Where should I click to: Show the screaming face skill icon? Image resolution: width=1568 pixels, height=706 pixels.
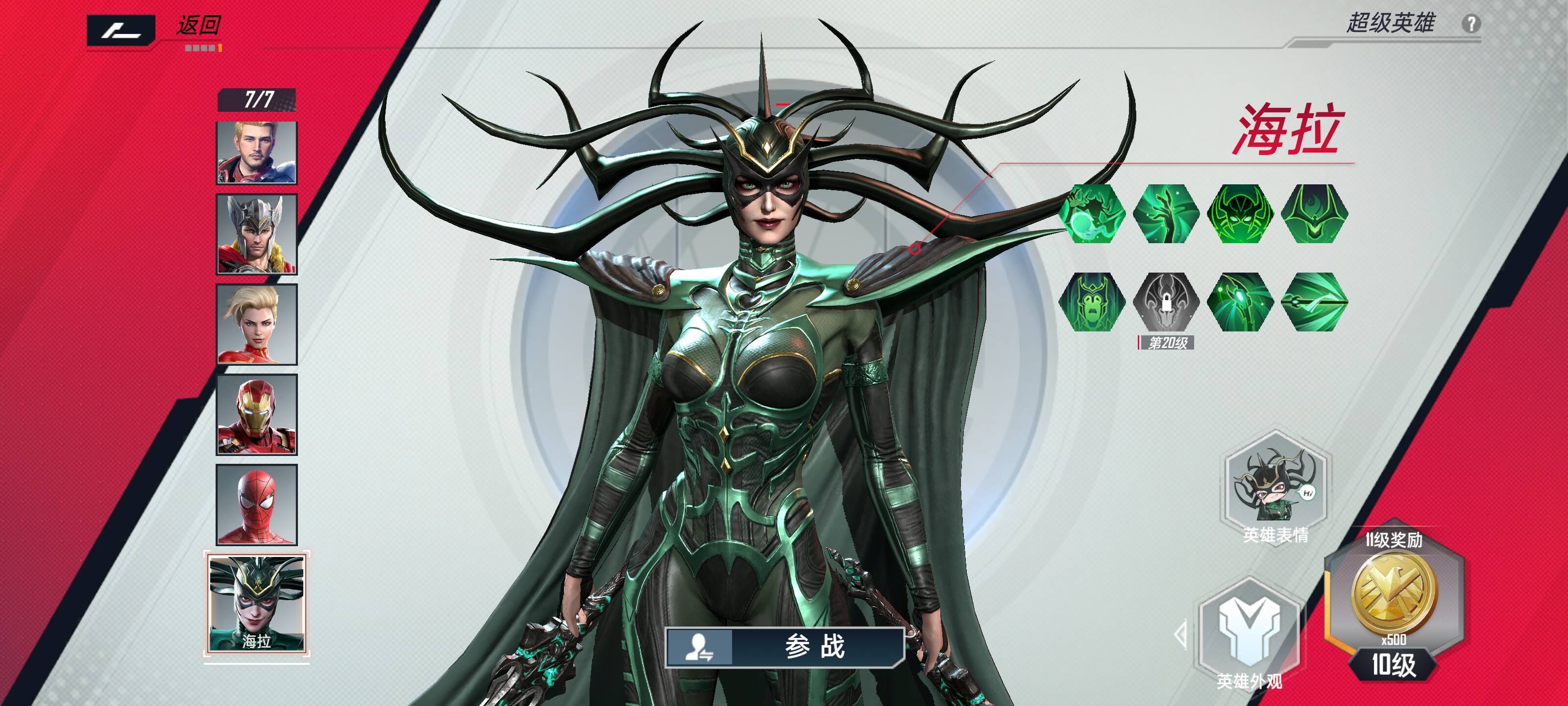click(x=1092, y=302)
